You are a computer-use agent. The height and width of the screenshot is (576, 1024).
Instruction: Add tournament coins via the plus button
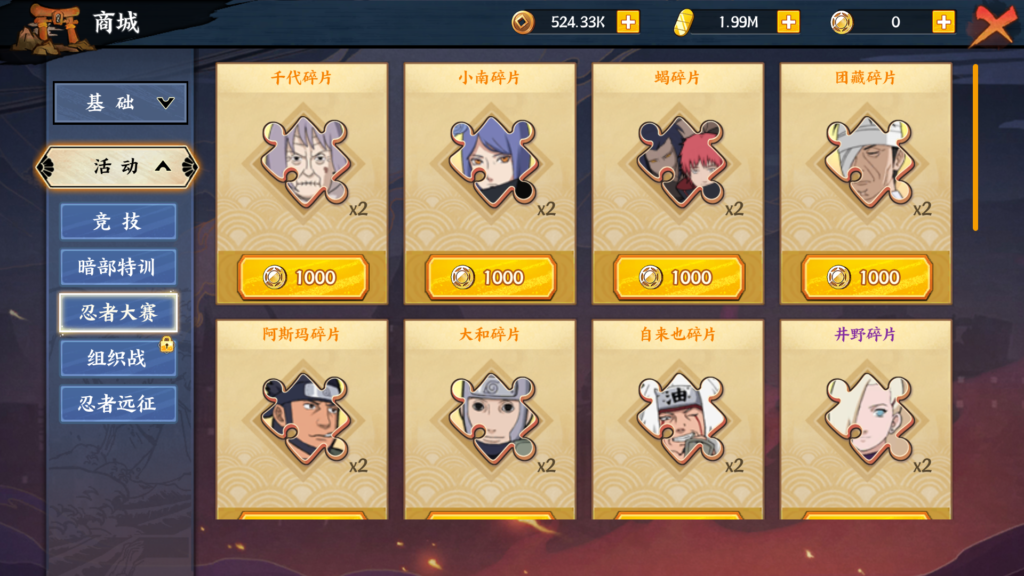943,22
